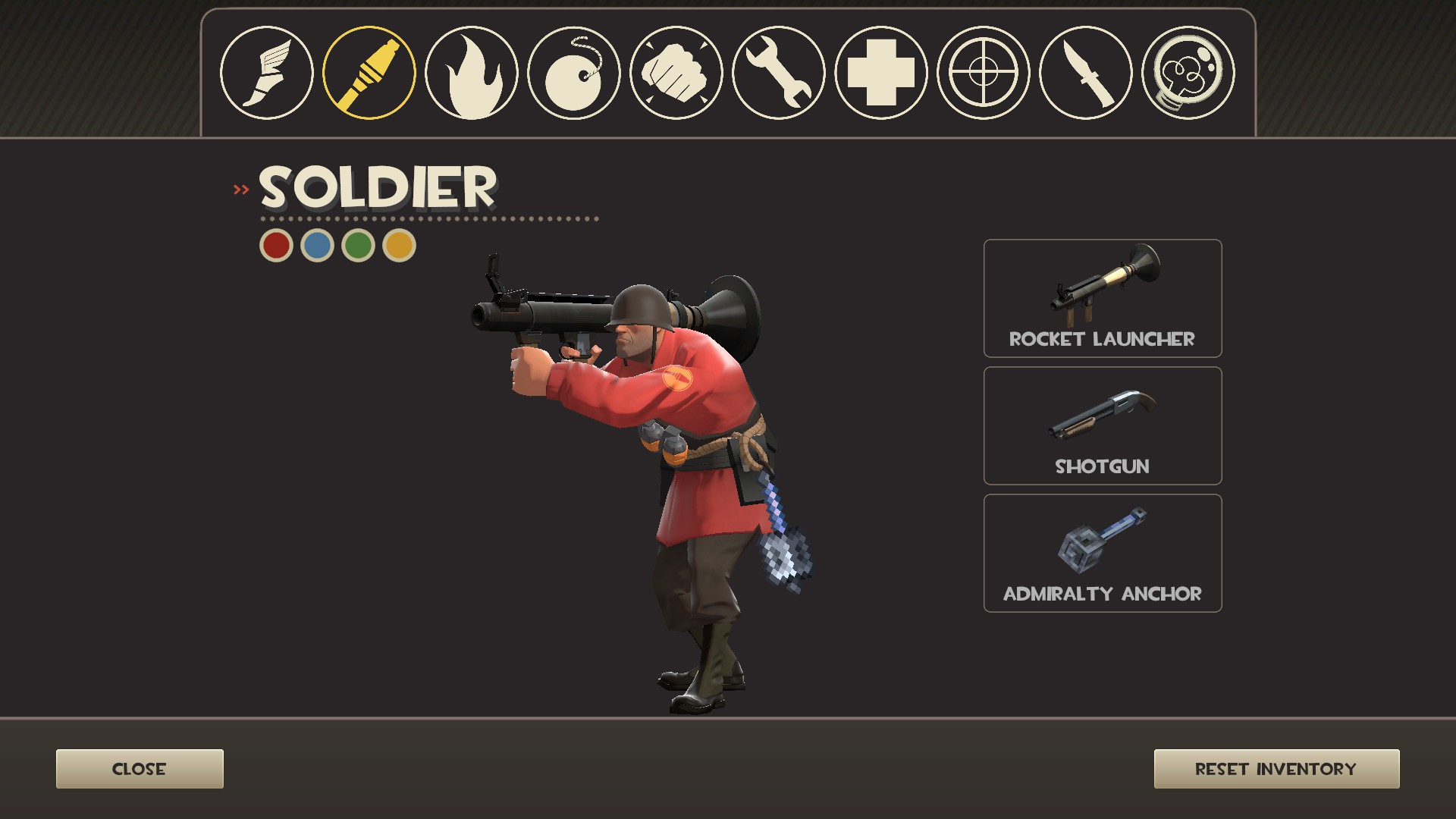1456x819 pixels.
Task: Select the Admiralty Anchor melee slot
Action: [x=1102, y=553]
